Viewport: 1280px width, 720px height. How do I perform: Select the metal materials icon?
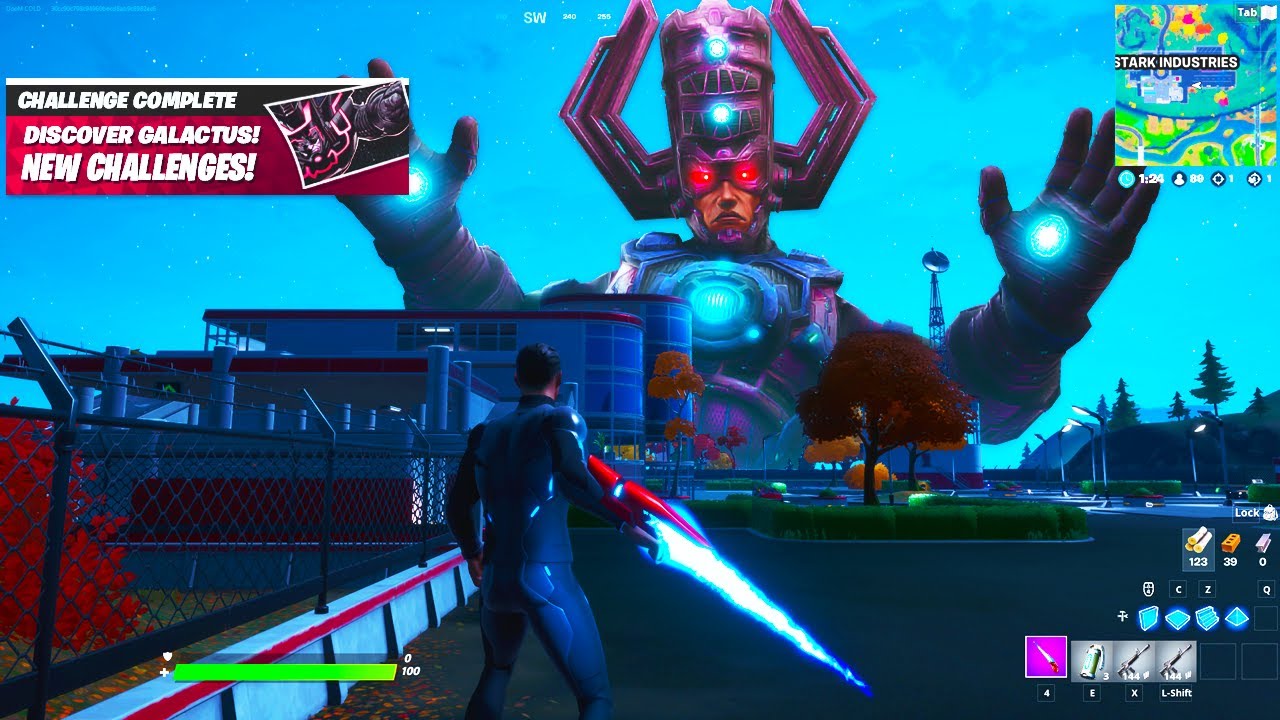pyautogui.click(x=1264, y=544)
